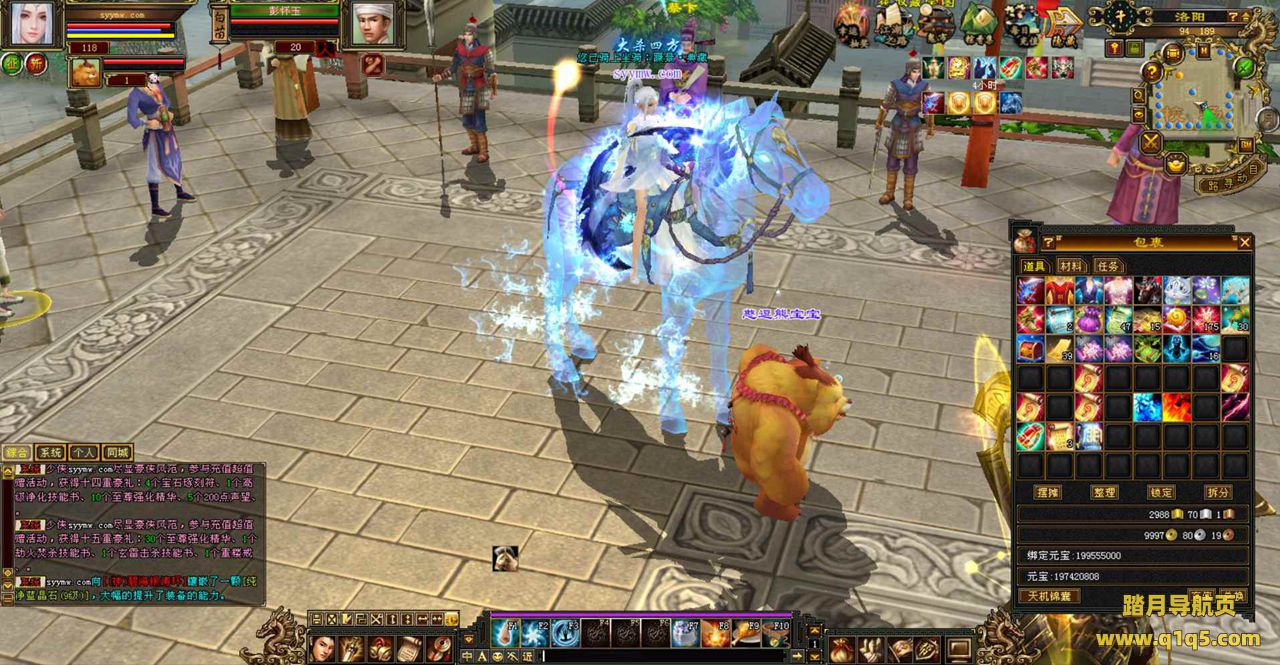Close the 包裹 inventory window
This screenshot has height=665, width=1280.
[x=1244, y=242]
